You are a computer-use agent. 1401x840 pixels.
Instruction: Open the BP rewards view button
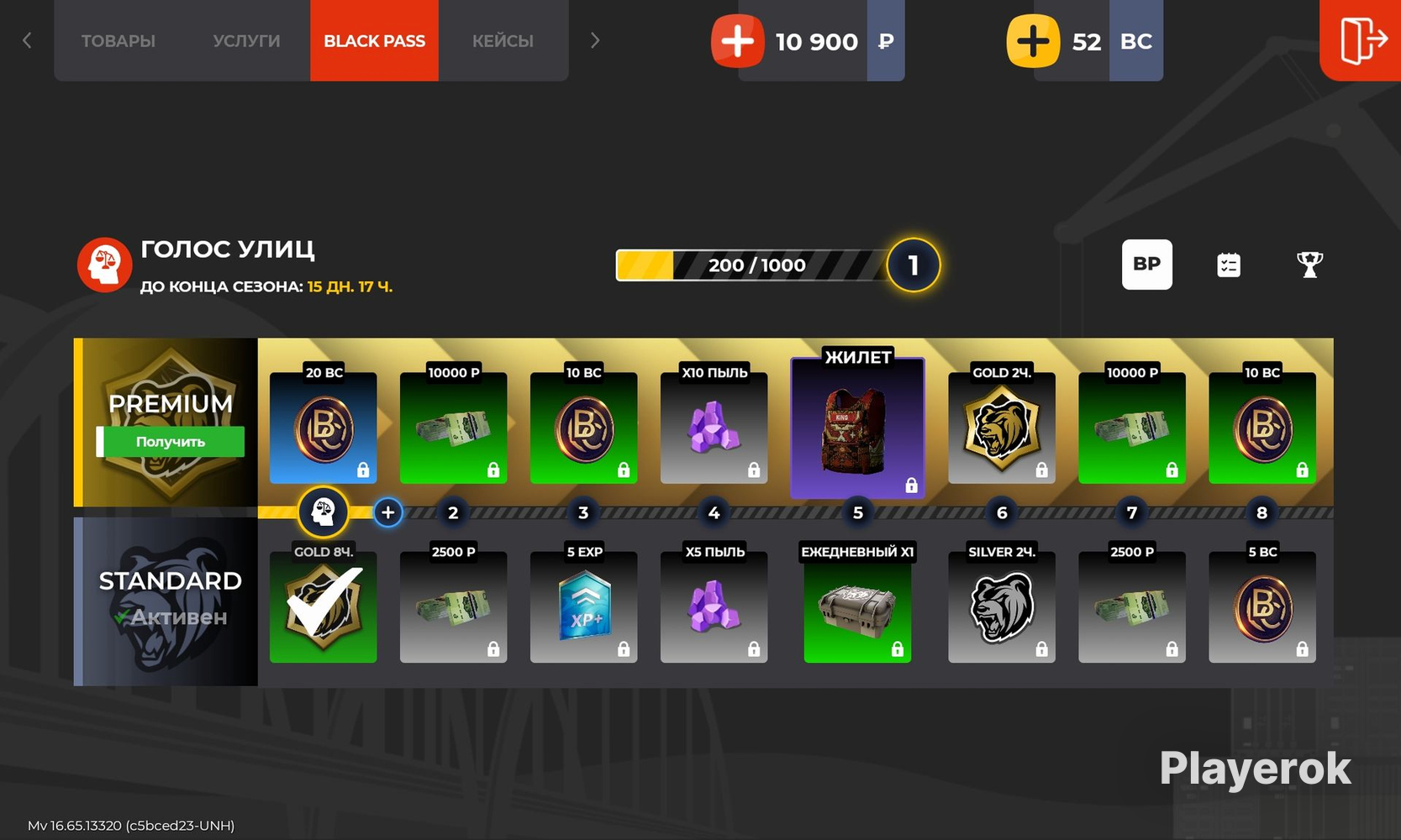1146,265
